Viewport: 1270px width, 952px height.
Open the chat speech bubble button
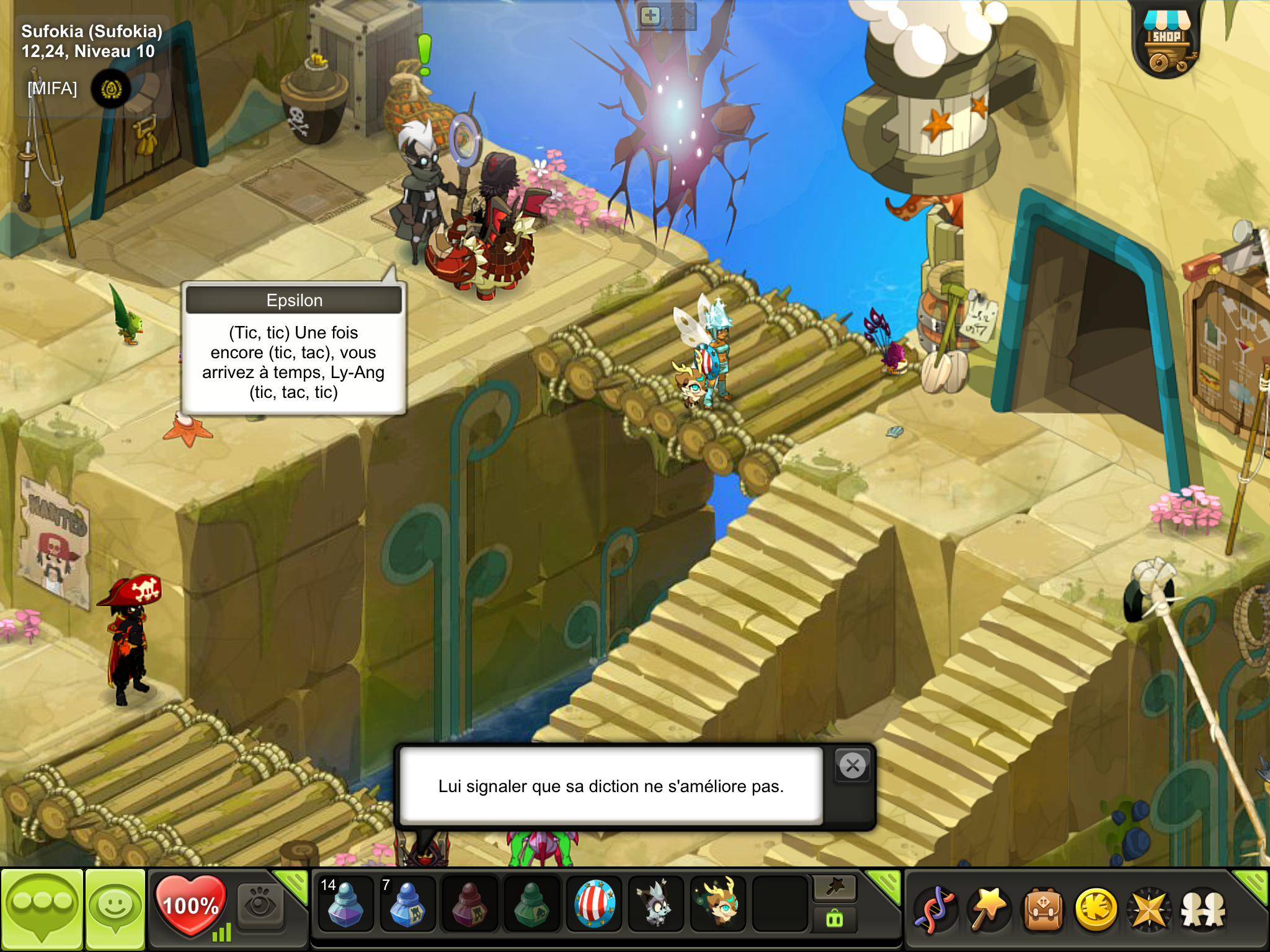click(x=42, y=908)
